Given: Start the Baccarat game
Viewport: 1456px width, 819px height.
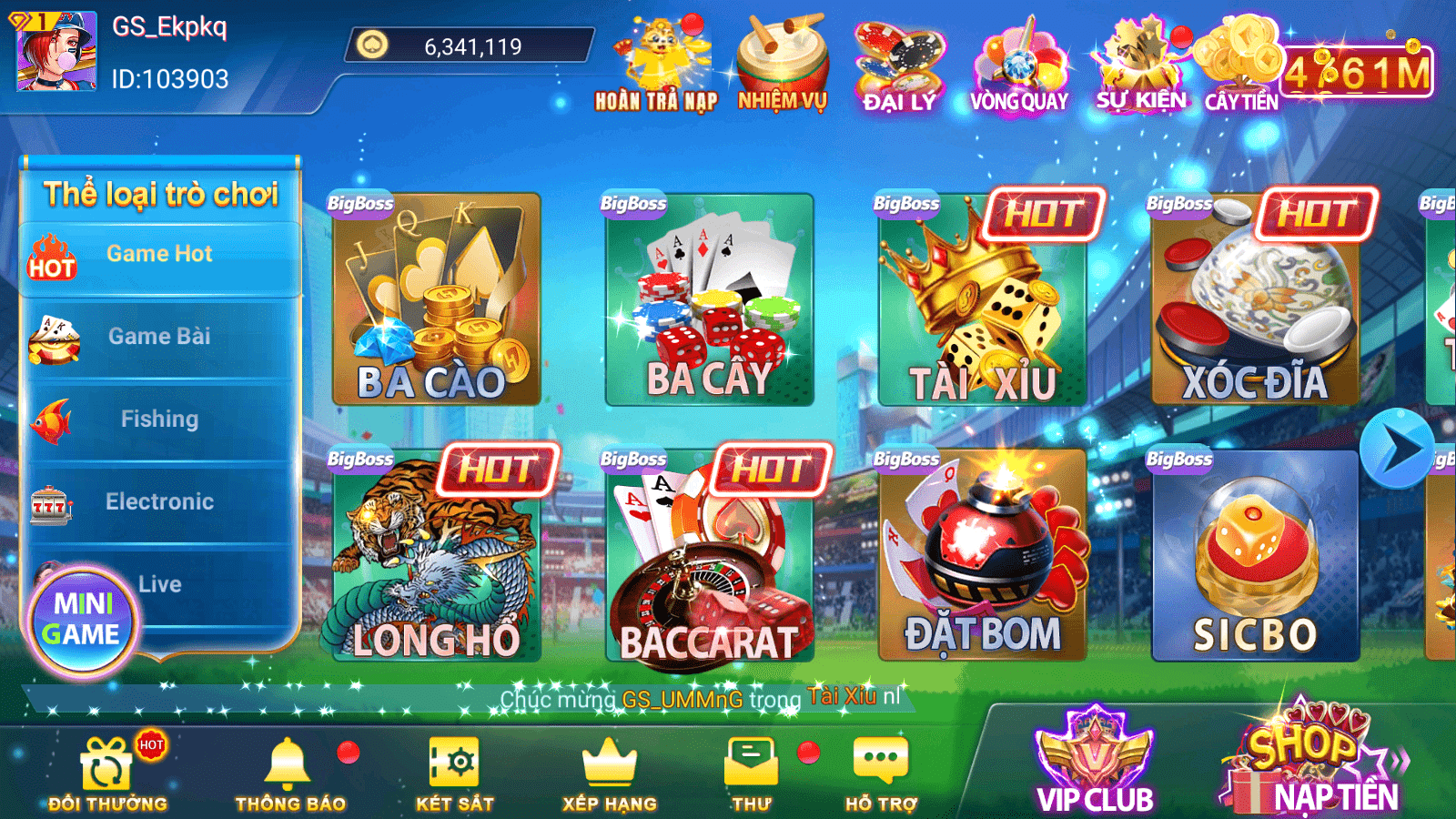Looking at the screenshot, I should point(709,557).
